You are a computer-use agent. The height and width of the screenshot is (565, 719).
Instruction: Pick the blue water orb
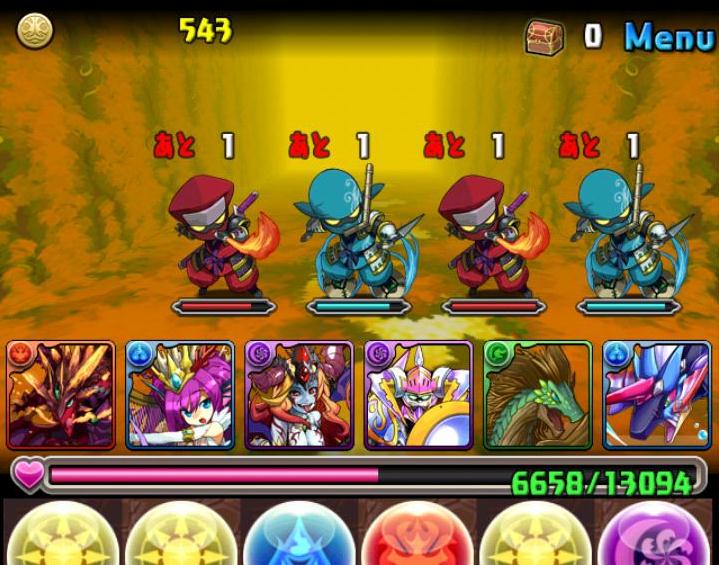299,535
